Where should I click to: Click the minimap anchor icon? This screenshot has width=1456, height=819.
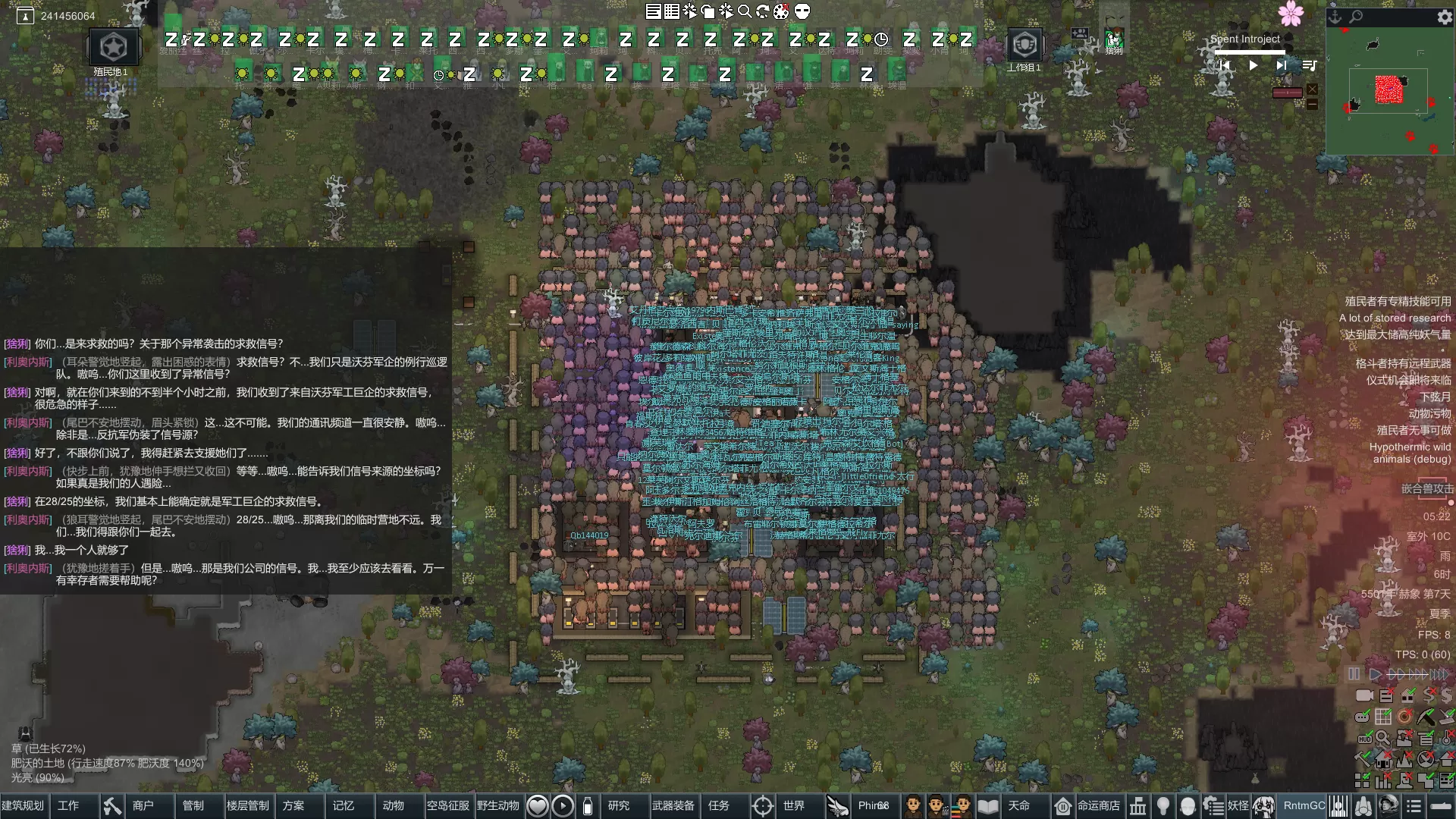click(x=1336, y=17)
